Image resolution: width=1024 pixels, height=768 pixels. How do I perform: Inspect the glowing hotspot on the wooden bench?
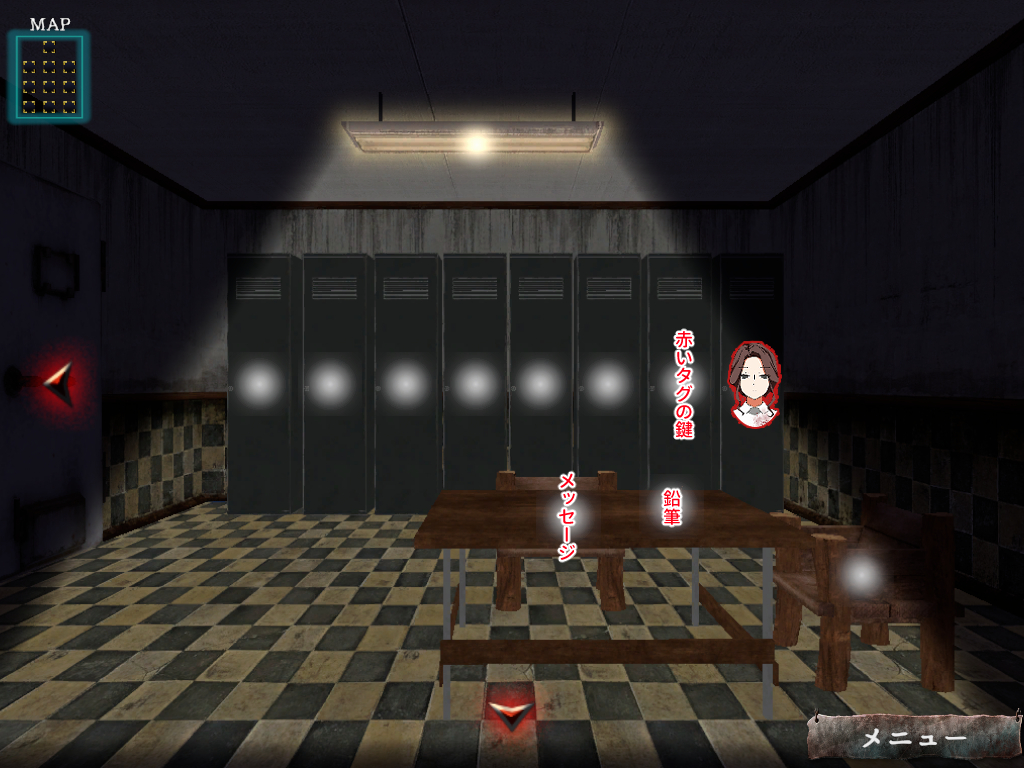point(861,574)
